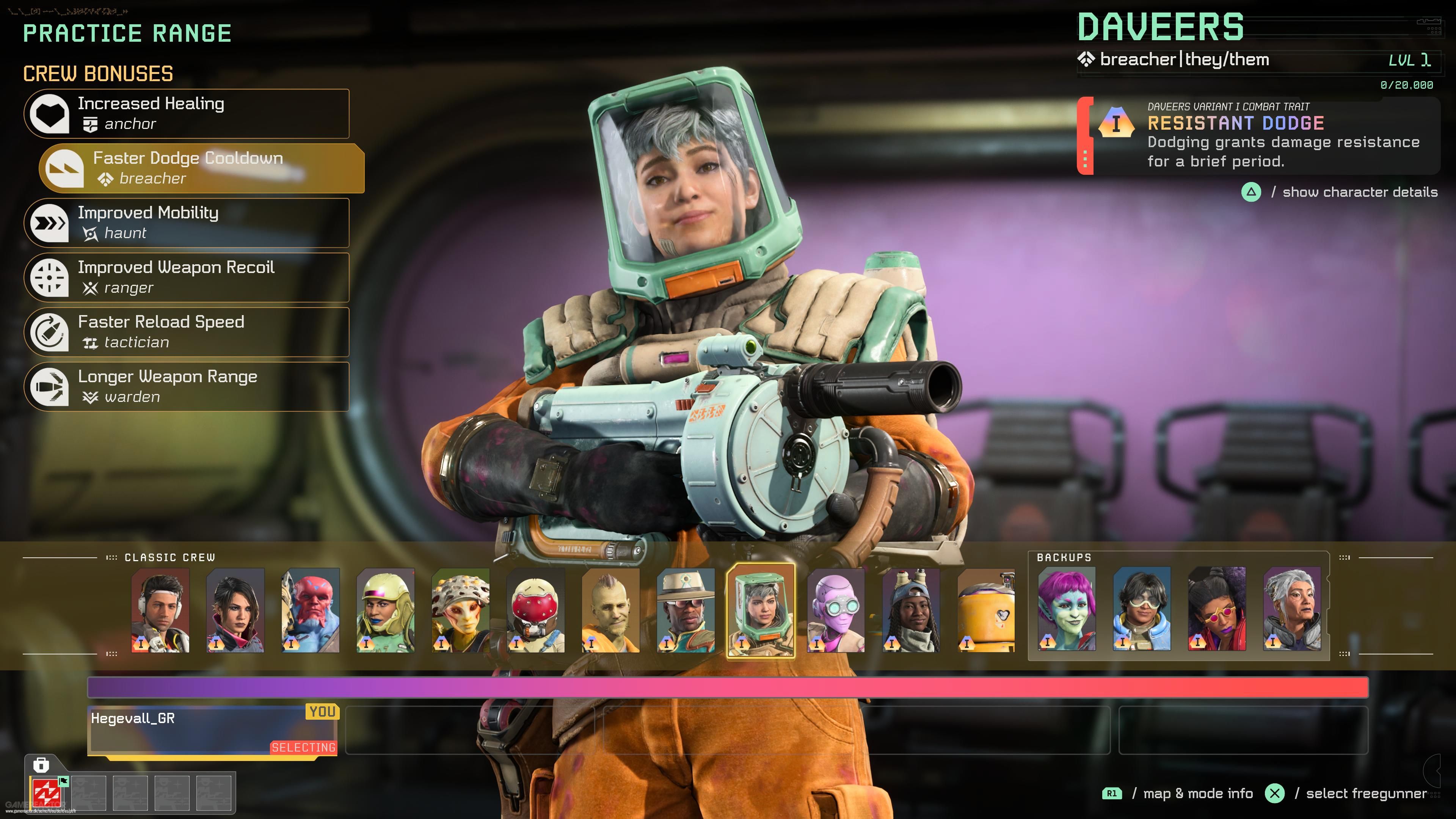Choose the mushroom-capped alien portrait
1456x819 pixels.
pyautogui.click(x=461, y=610)
